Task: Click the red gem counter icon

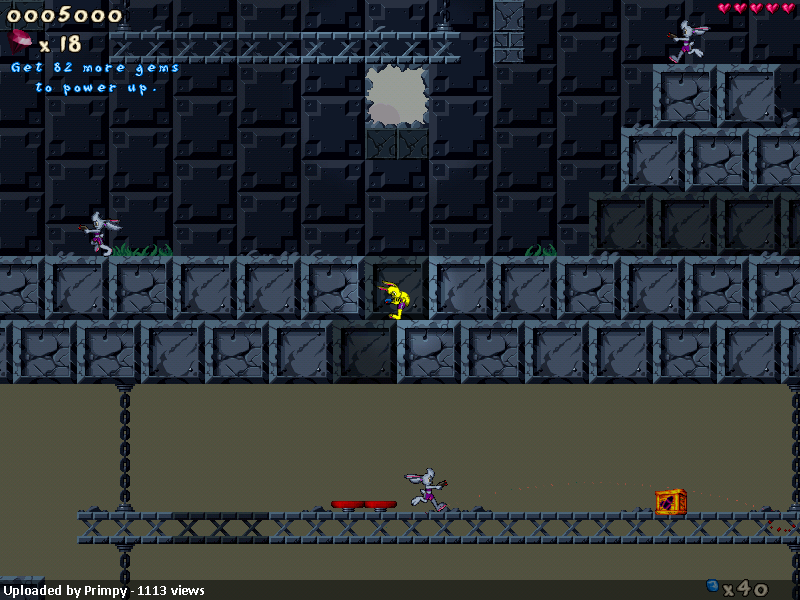Action: point(20,41)
